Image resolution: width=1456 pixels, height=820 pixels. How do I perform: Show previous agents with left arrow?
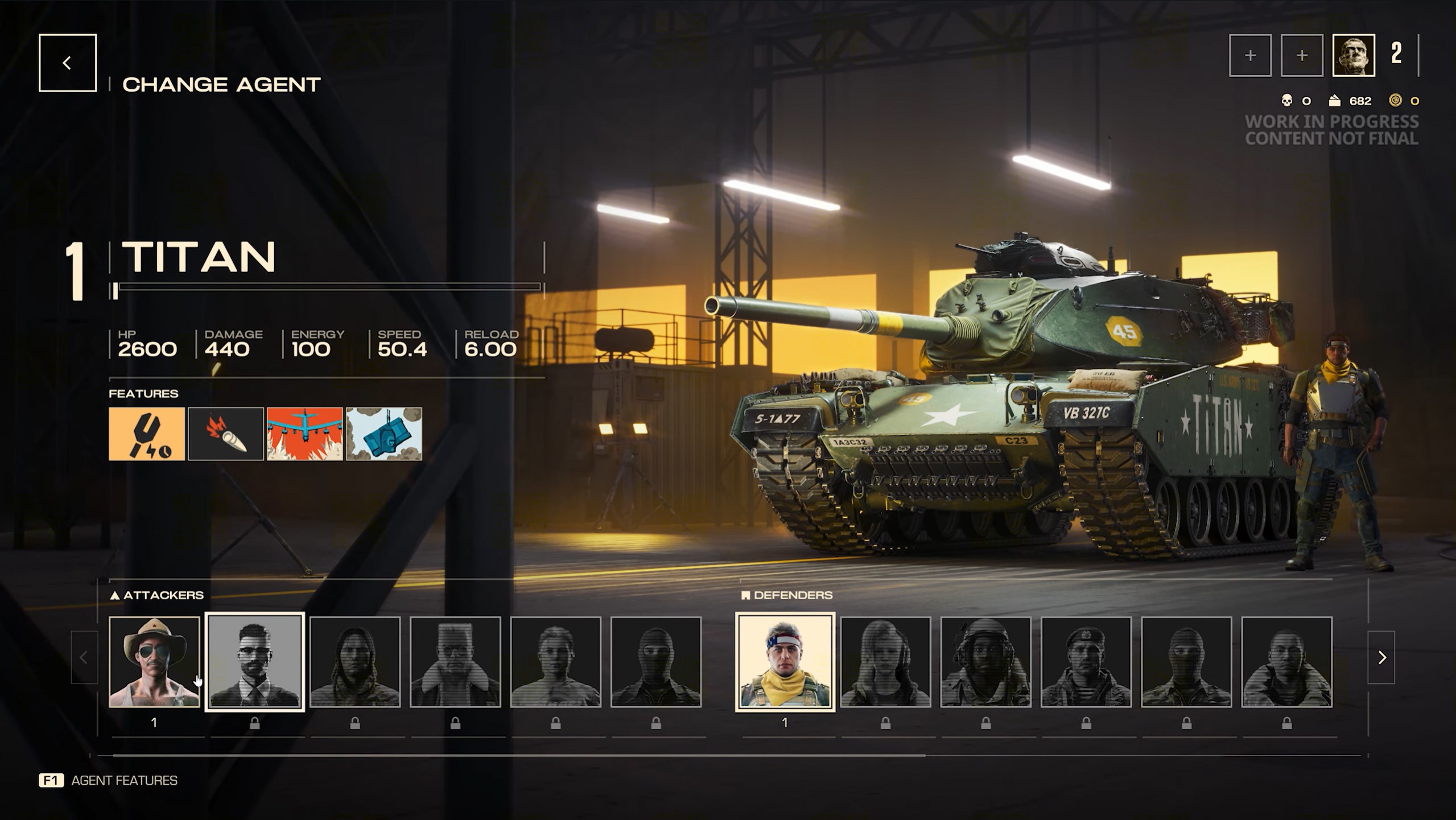(x=84, y=657)
